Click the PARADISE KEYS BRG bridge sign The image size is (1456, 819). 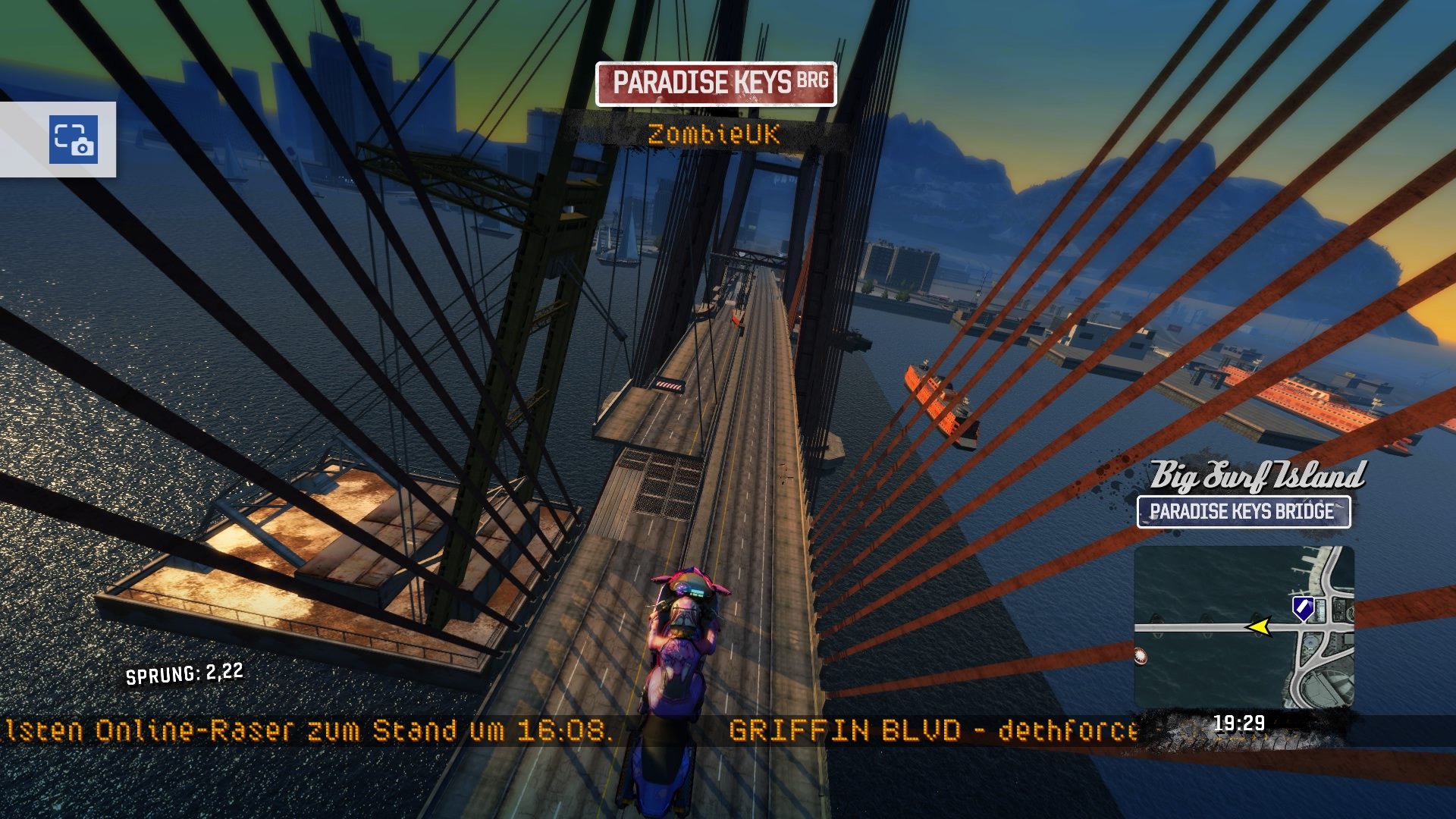716,85
